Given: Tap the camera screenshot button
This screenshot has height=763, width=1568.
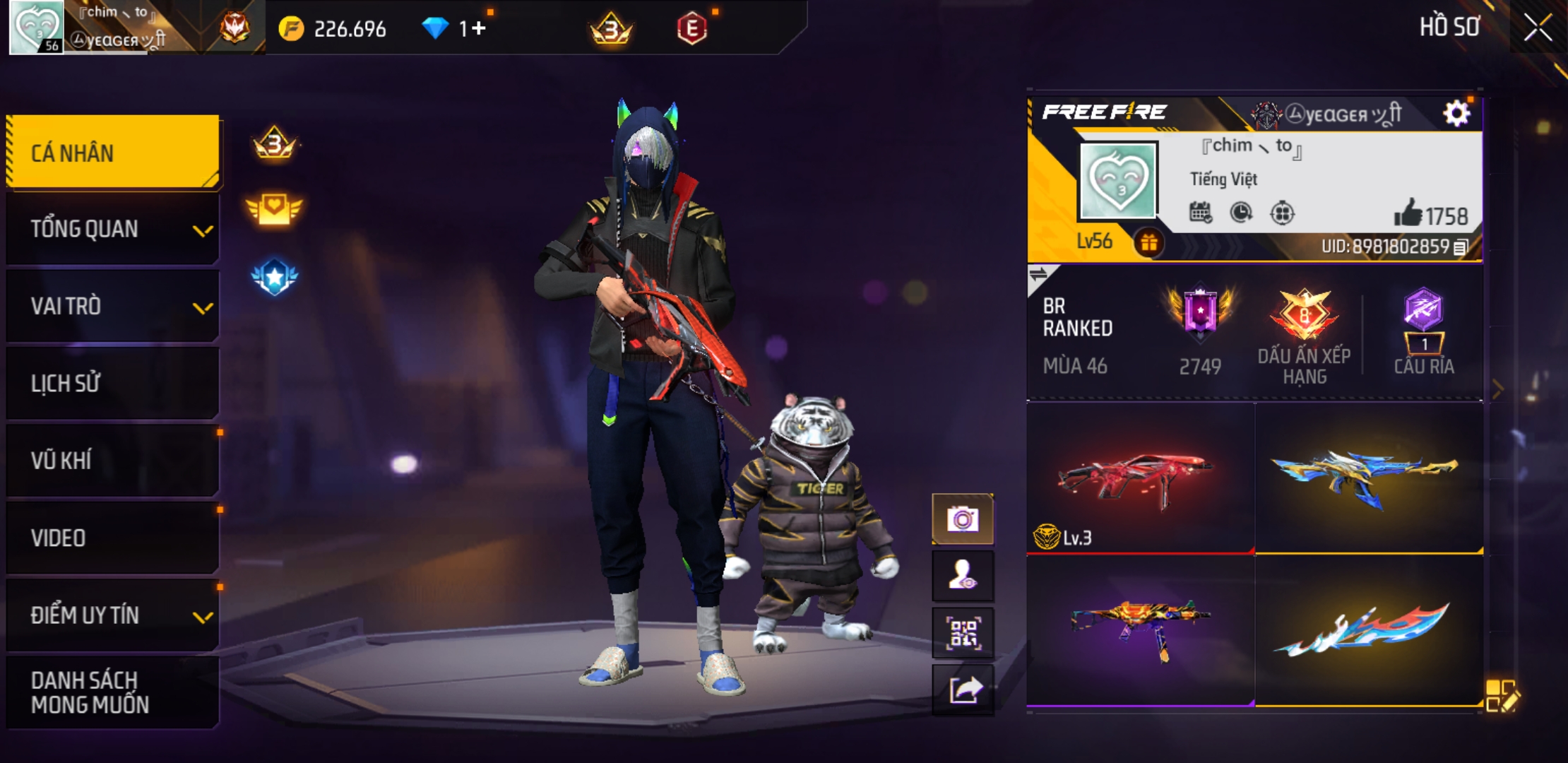Looking at the screenshot, I should click(x=963, y=520).
